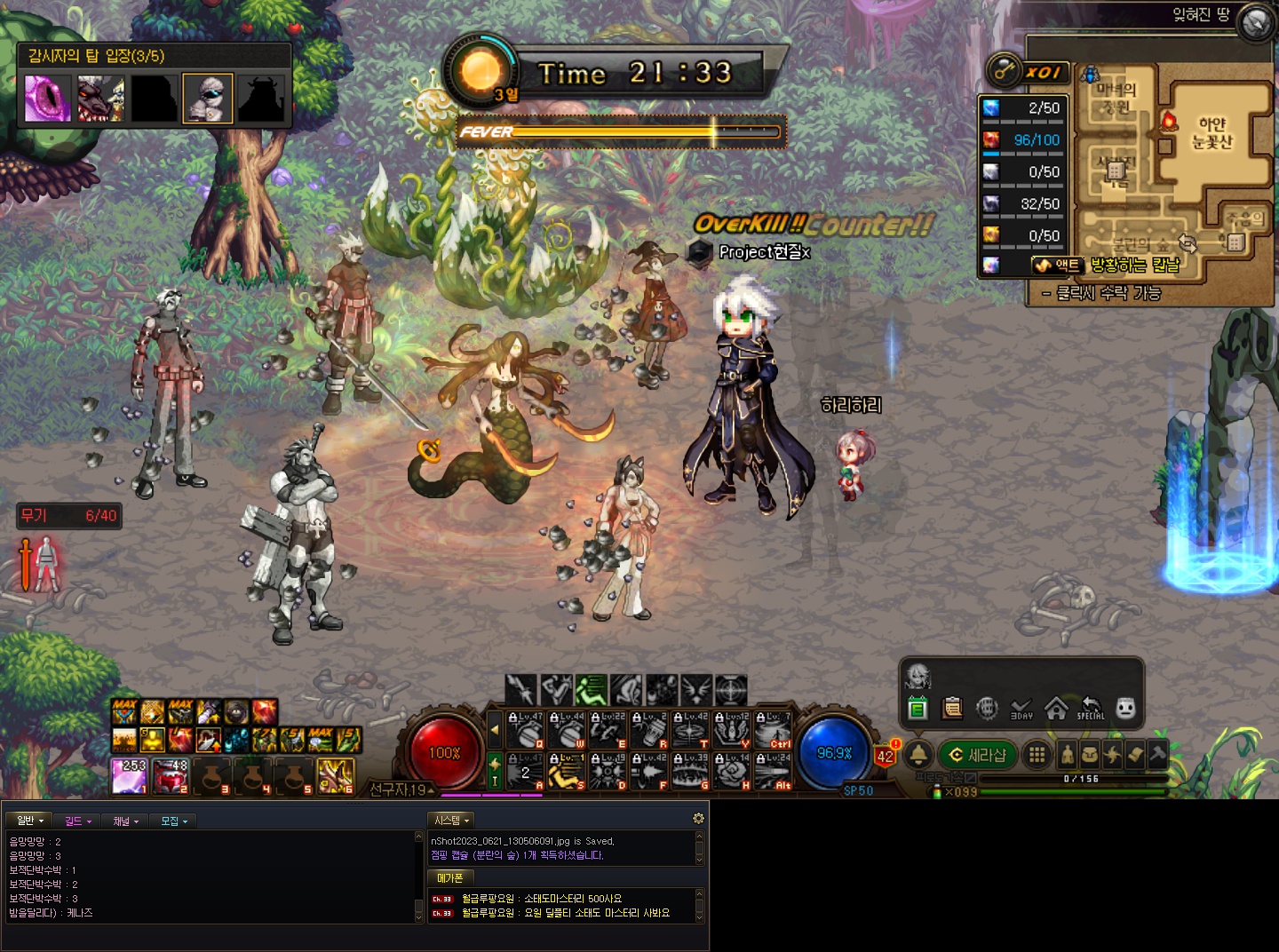1279x952 pixels.
Task: Select the purple eye boss portrait
Action: pos(48,98)
